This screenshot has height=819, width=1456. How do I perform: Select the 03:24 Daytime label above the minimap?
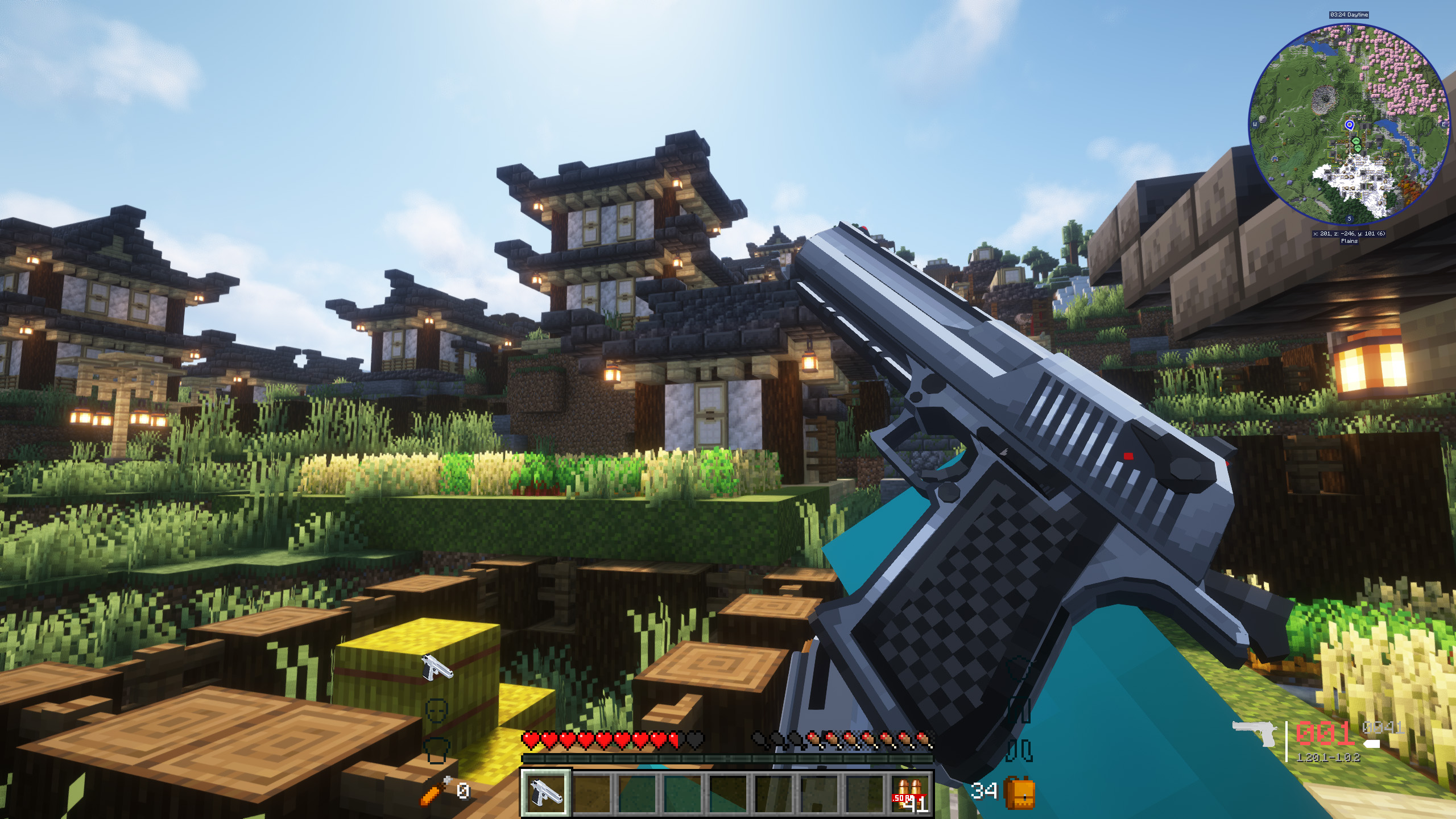[x=1349, y=15]
